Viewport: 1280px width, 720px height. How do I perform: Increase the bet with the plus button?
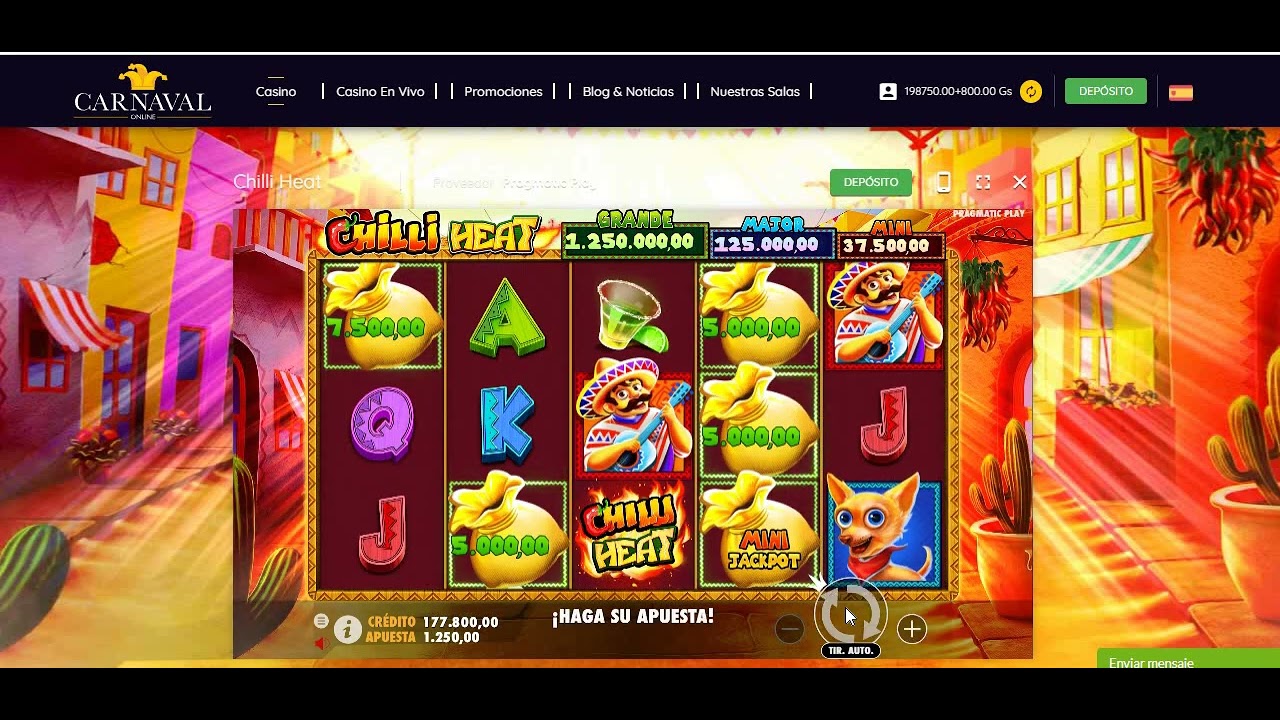911,629
